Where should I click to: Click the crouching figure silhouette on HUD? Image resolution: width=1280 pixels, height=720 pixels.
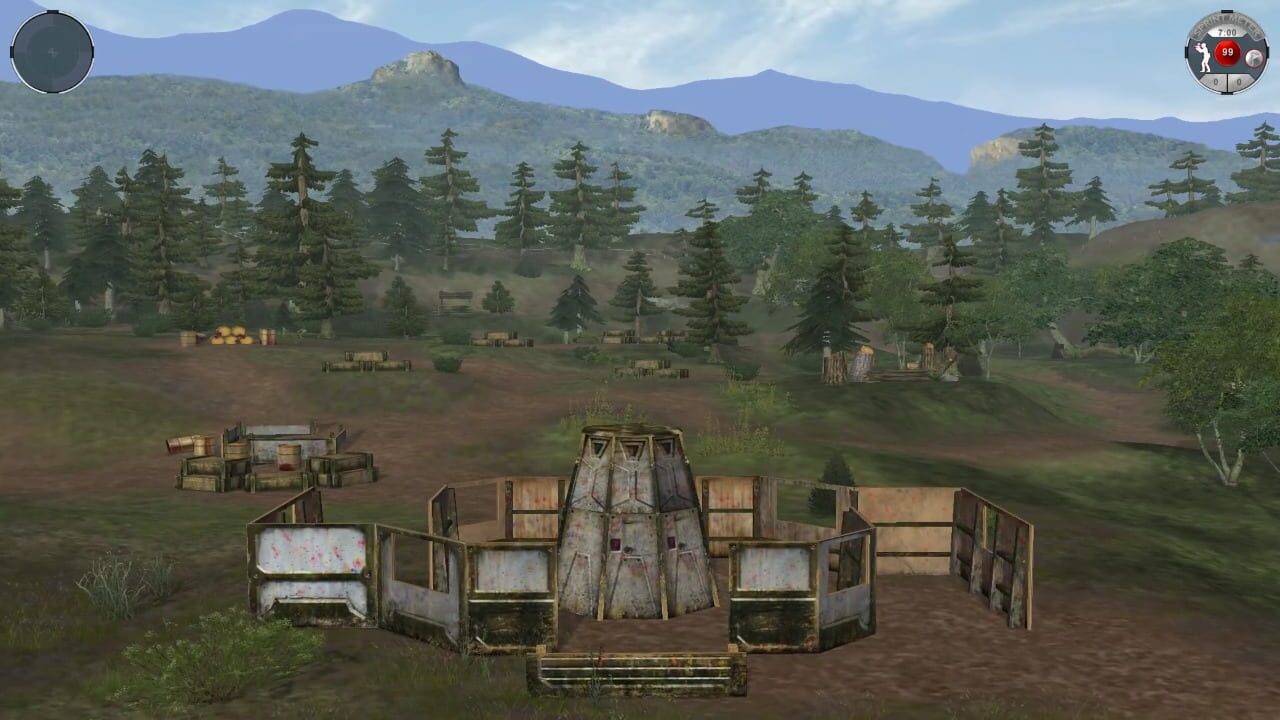1204,57
